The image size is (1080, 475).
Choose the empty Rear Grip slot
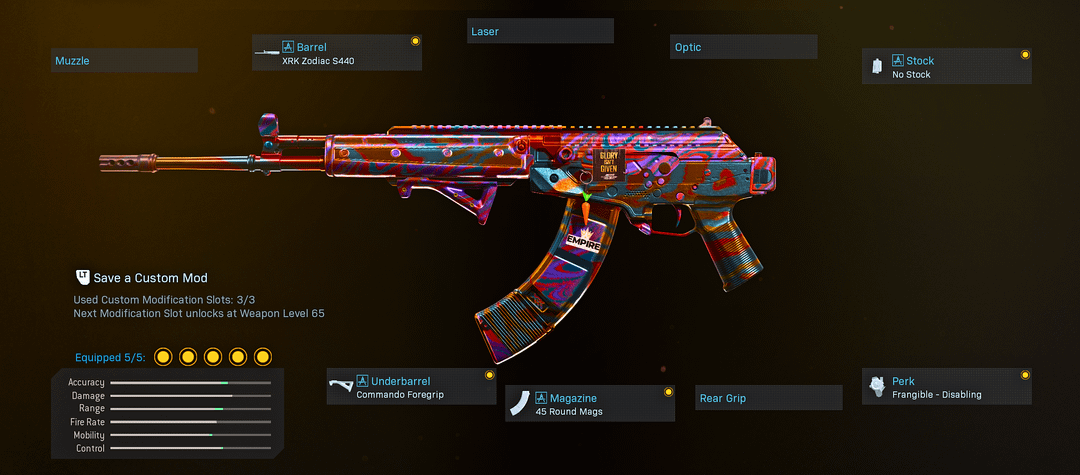coord(769,398)
